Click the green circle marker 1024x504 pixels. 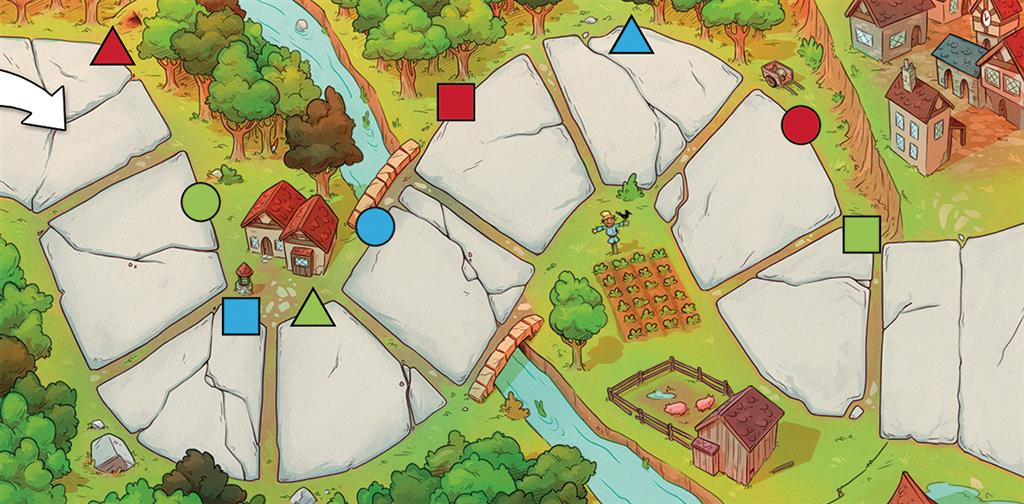pyautogui.click(x=200, y=202)
